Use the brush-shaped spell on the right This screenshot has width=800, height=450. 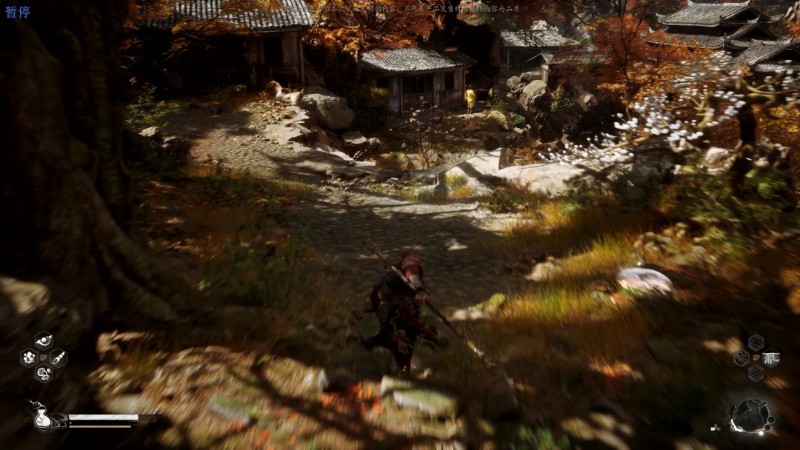pos(59,357)
